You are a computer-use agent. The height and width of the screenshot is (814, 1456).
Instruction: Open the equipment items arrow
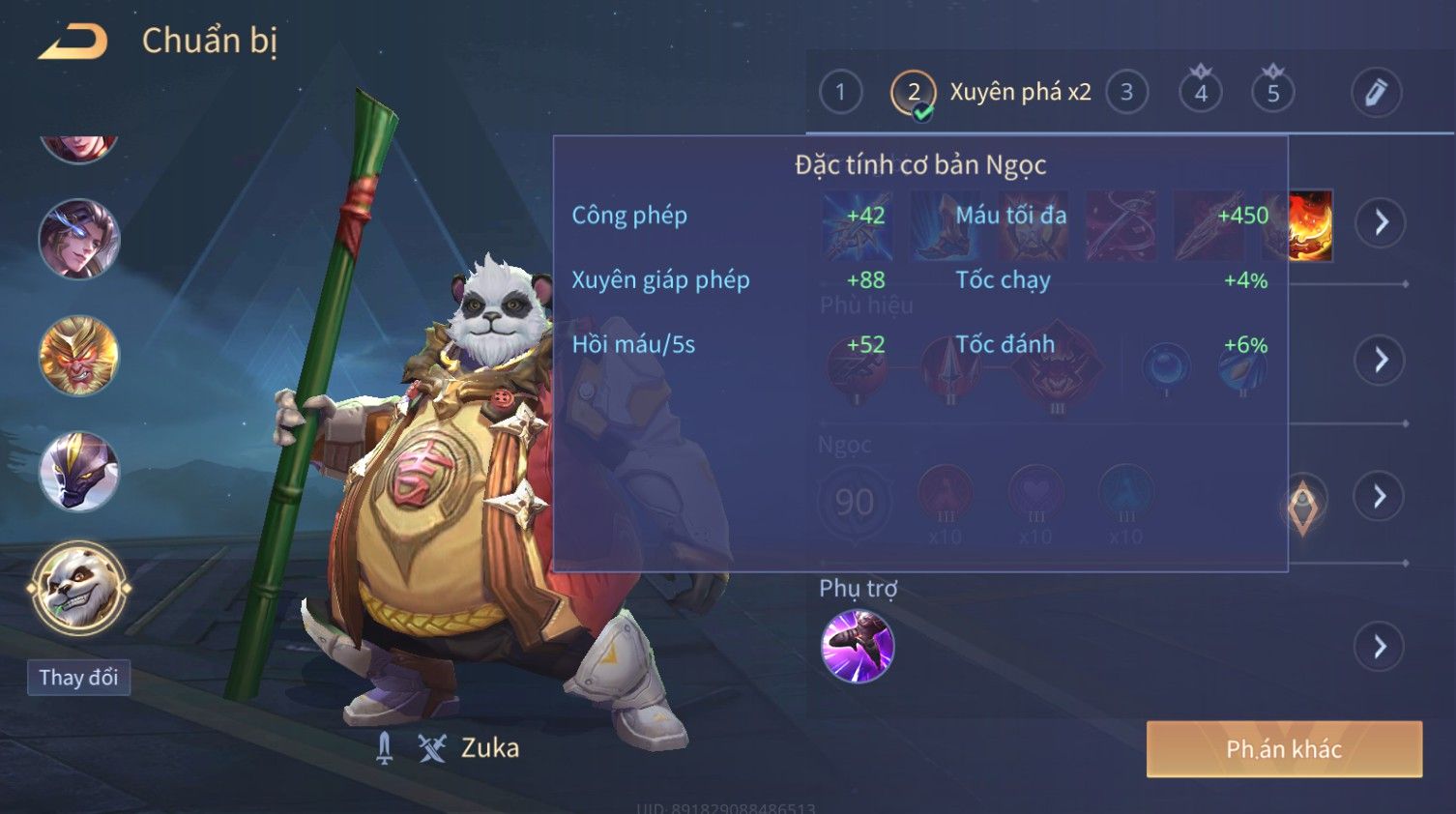(x=1381, y=222)
